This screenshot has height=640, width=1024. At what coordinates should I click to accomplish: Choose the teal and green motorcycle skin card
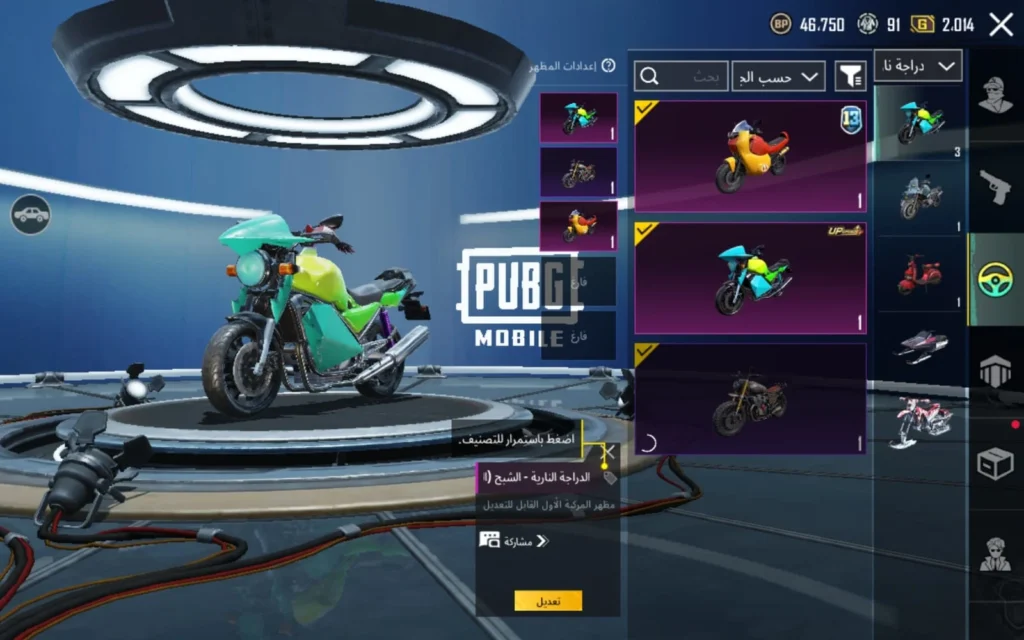coord(750,277)
